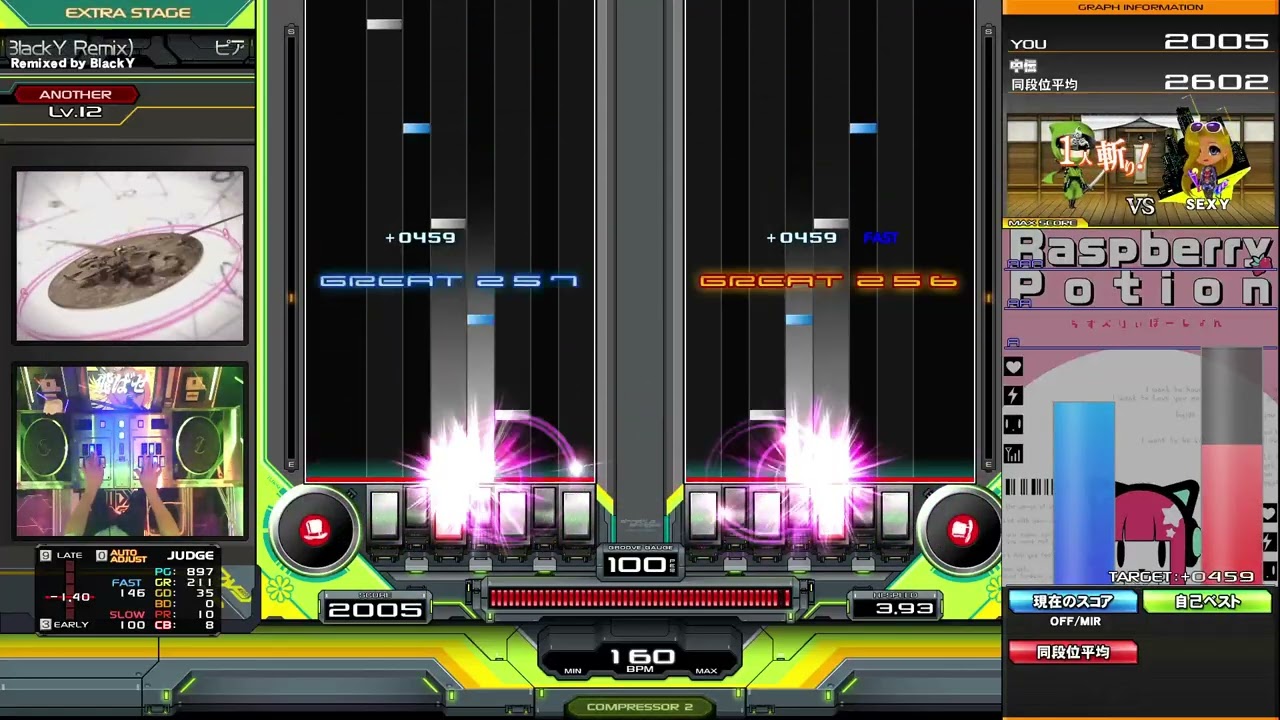The width and height of the screenshot is (1280, 720).
Task: Select the cat face icon near the graph
Action: click(1013, 425)
